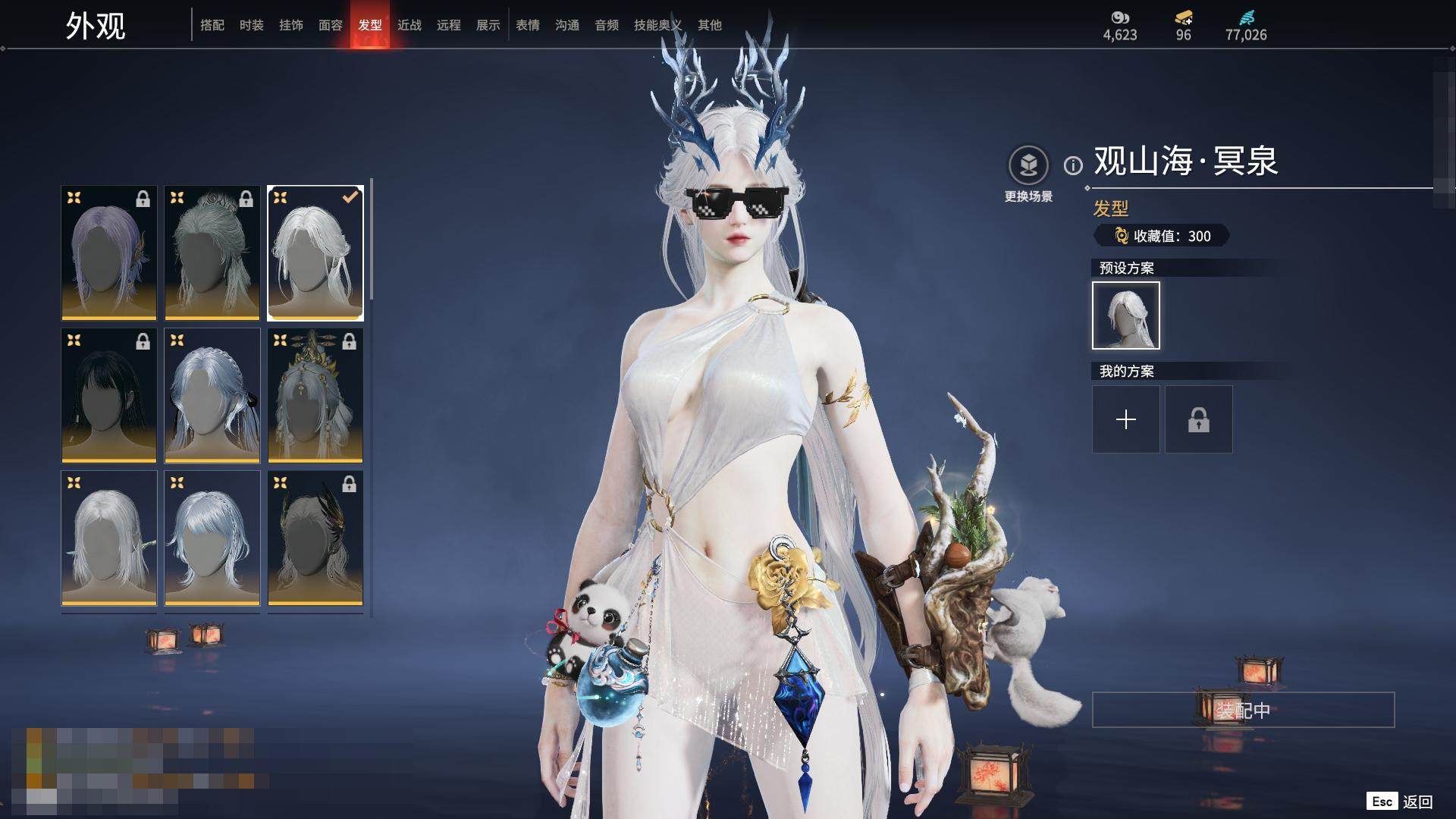Select the locked black hairstyle thumbnail
The width and height of the screenshot is (1456, 819).
coord(109,395)
